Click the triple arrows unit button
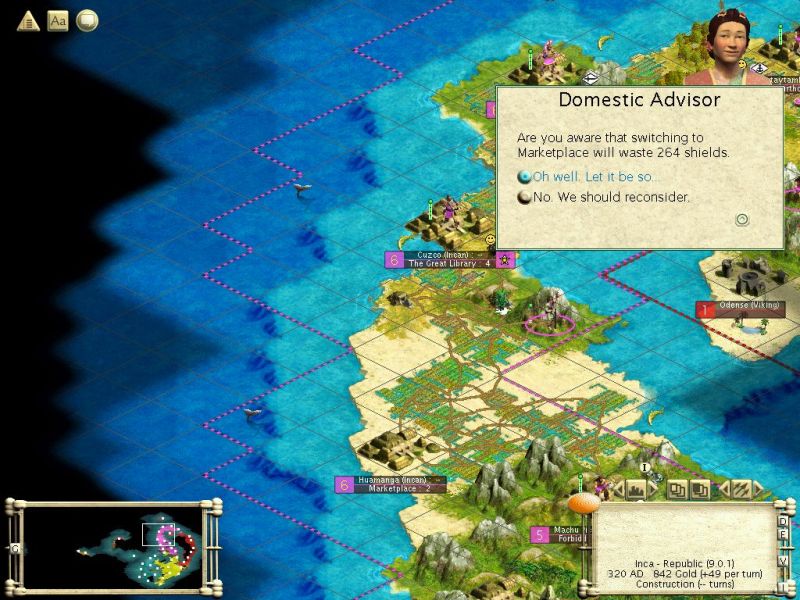The image size is (800, 600). [741, 489]
